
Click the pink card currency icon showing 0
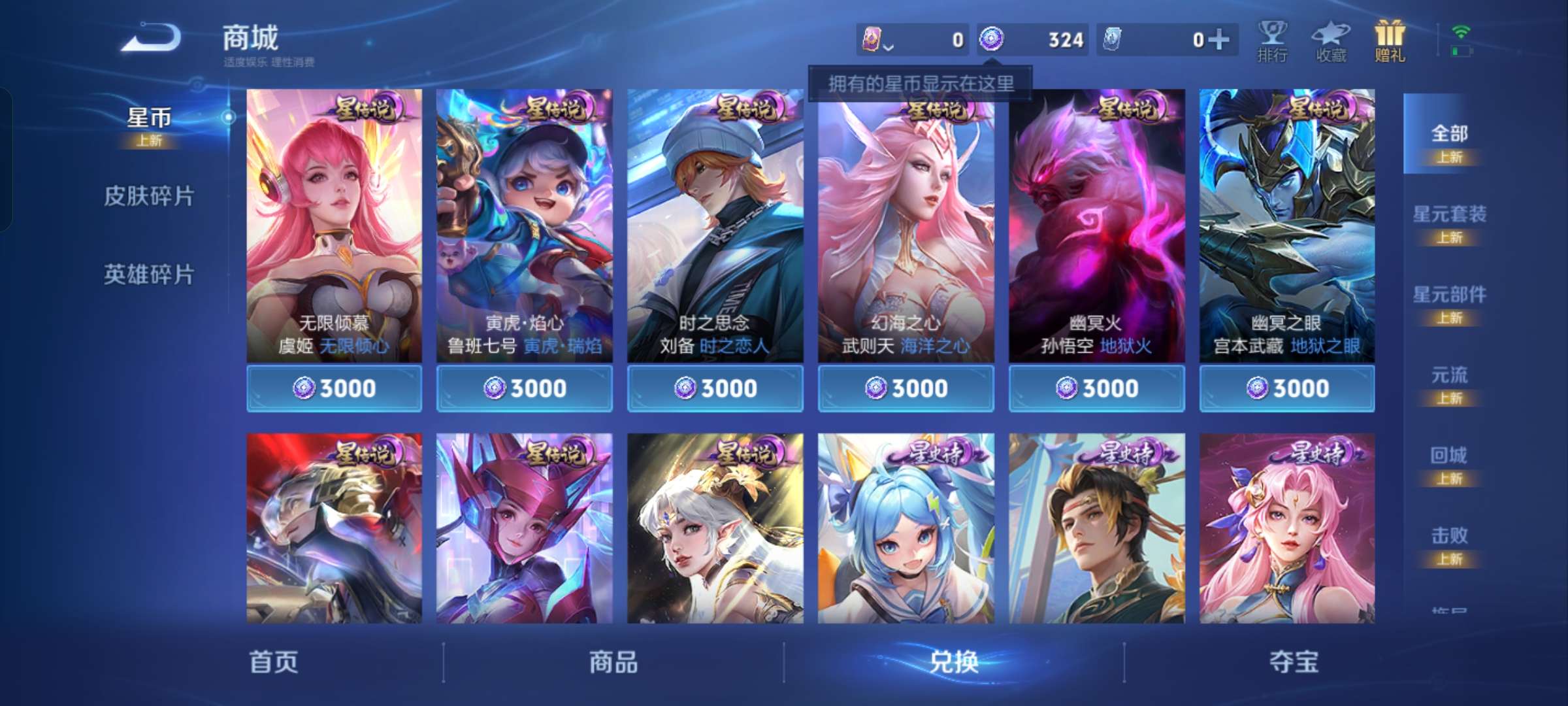[873, 39]
